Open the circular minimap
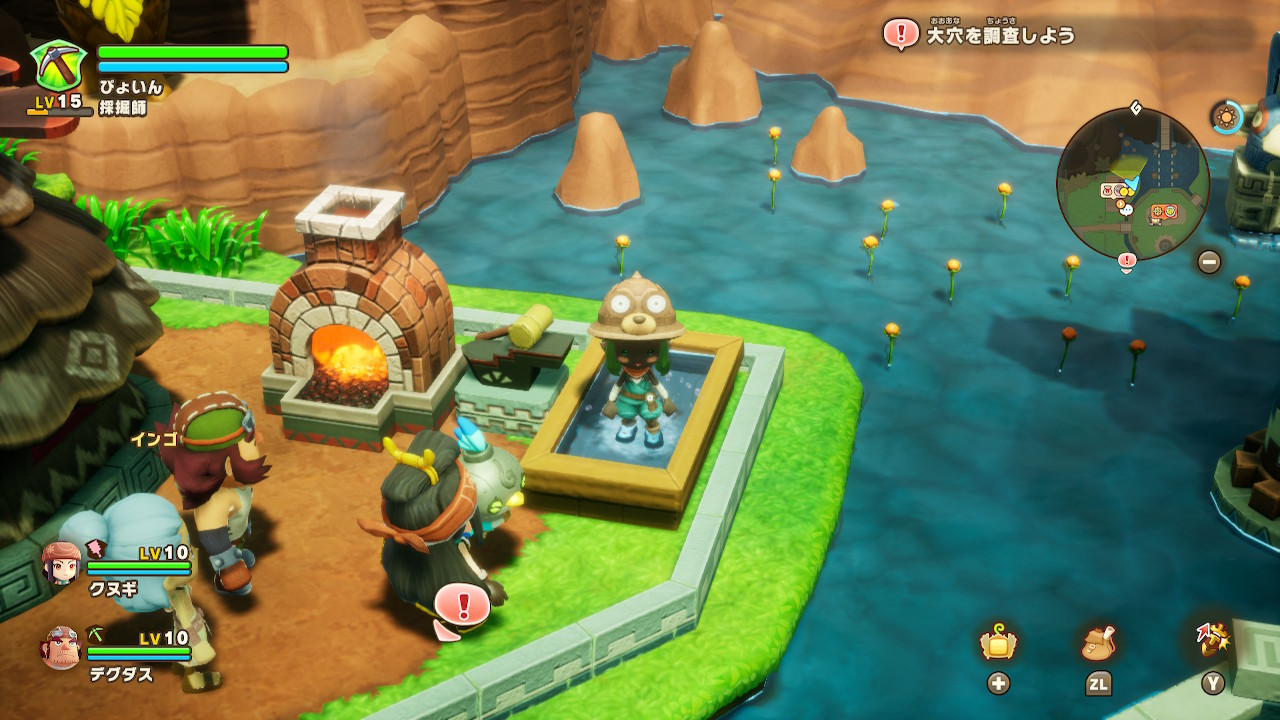 (x=1132, y=183)
